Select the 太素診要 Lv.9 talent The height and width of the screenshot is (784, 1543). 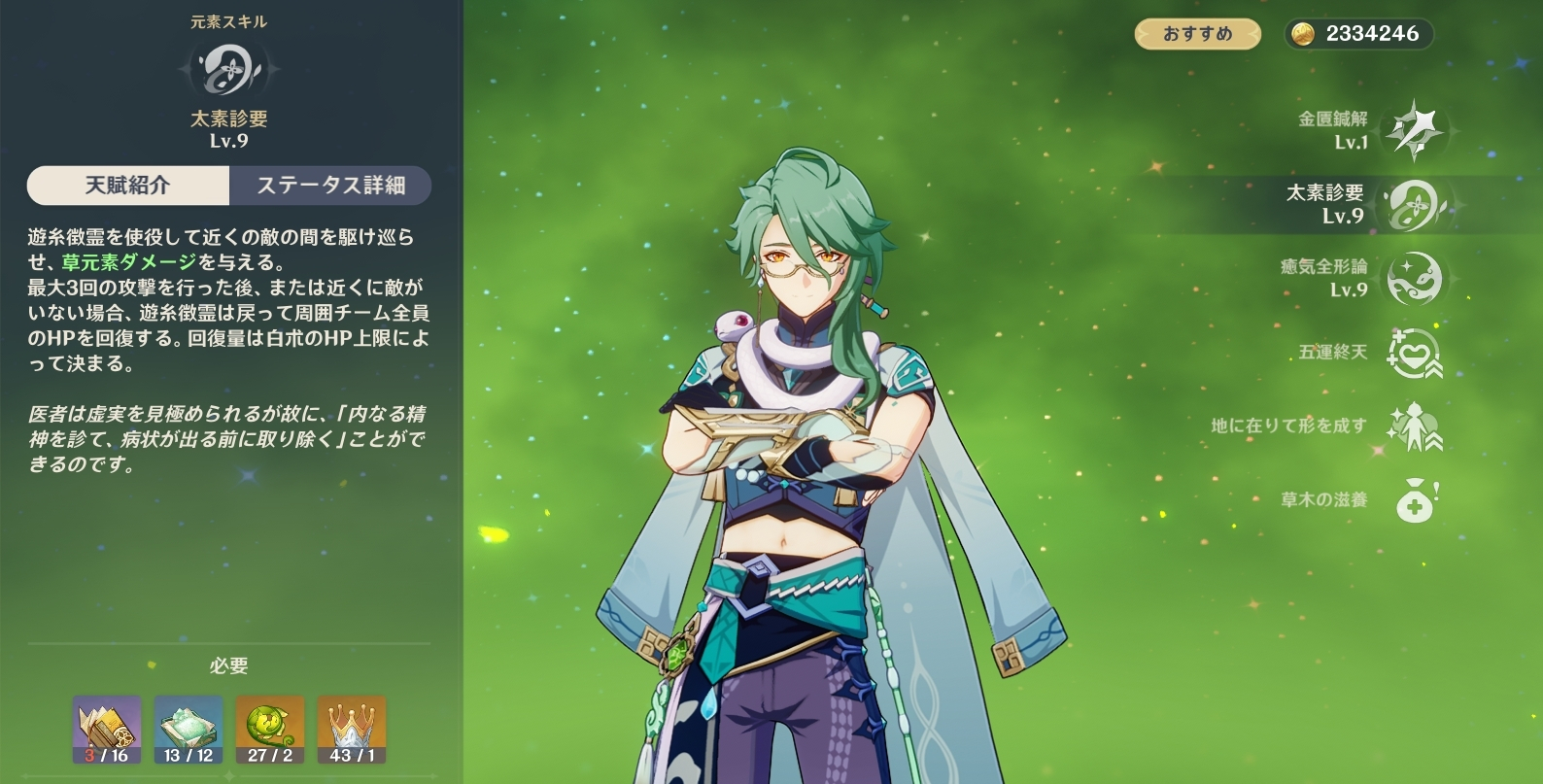point(1414,205)
